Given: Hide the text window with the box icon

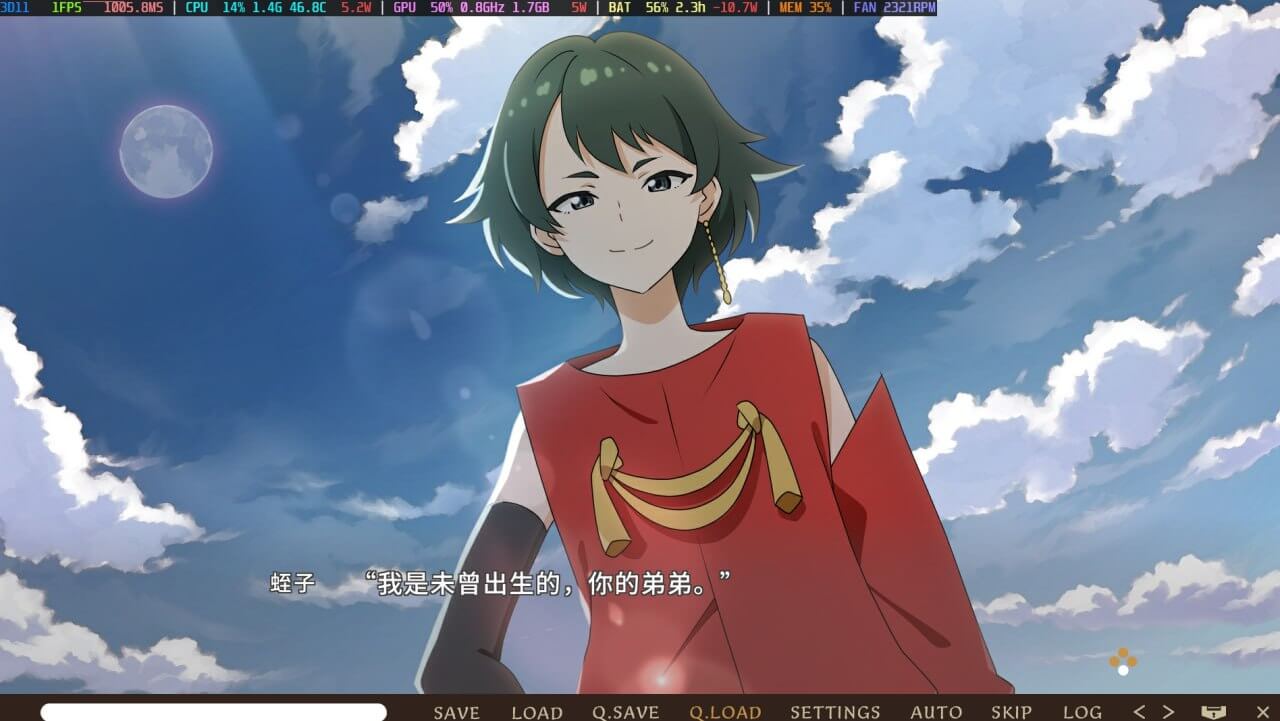Looking at the screenshot, I should (1214, 712).
